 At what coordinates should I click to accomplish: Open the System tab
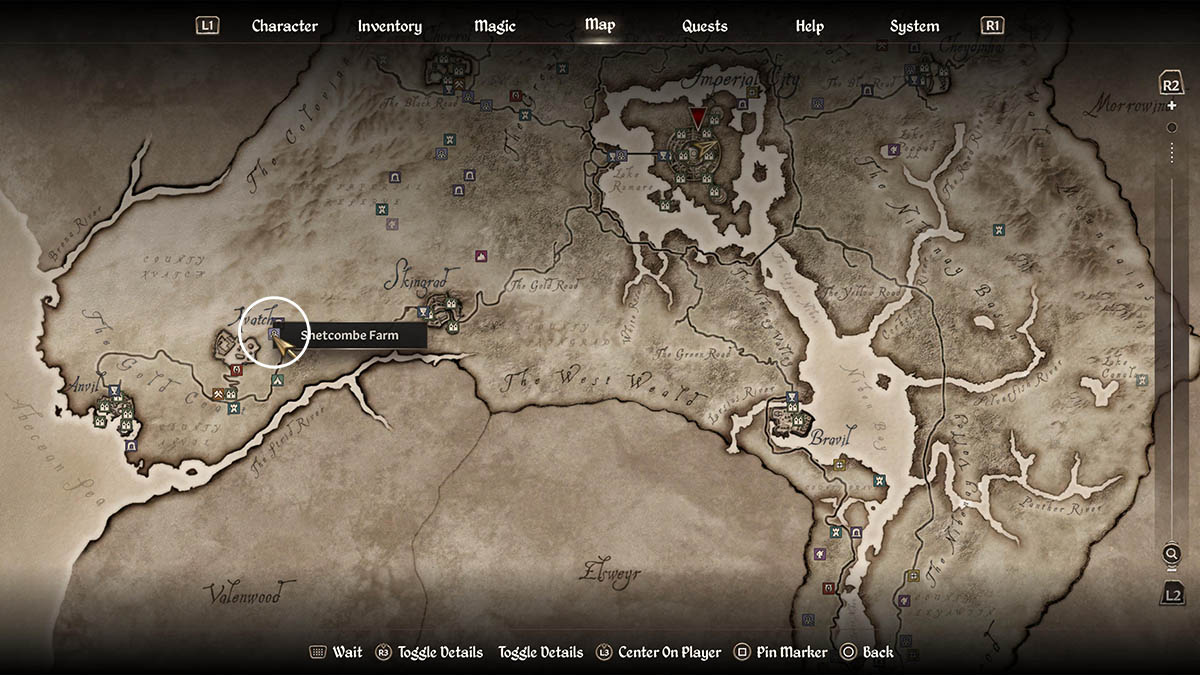click(914, 26)
